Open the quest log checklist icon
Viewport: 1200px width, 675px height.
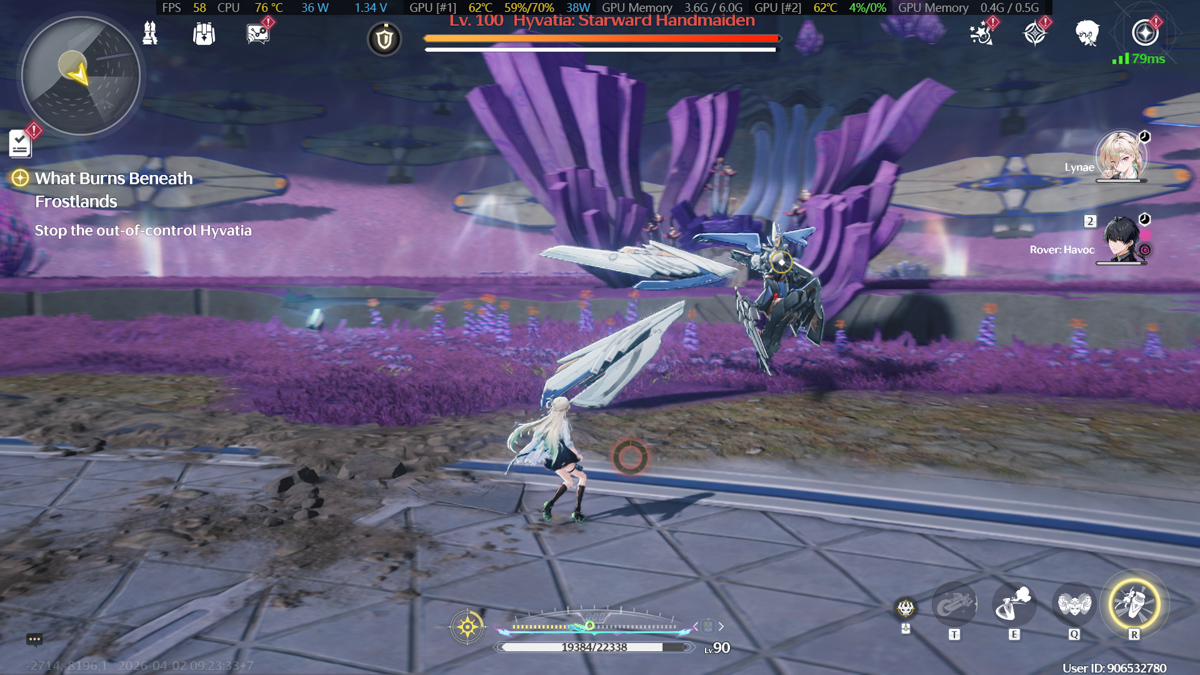[21, 143]
